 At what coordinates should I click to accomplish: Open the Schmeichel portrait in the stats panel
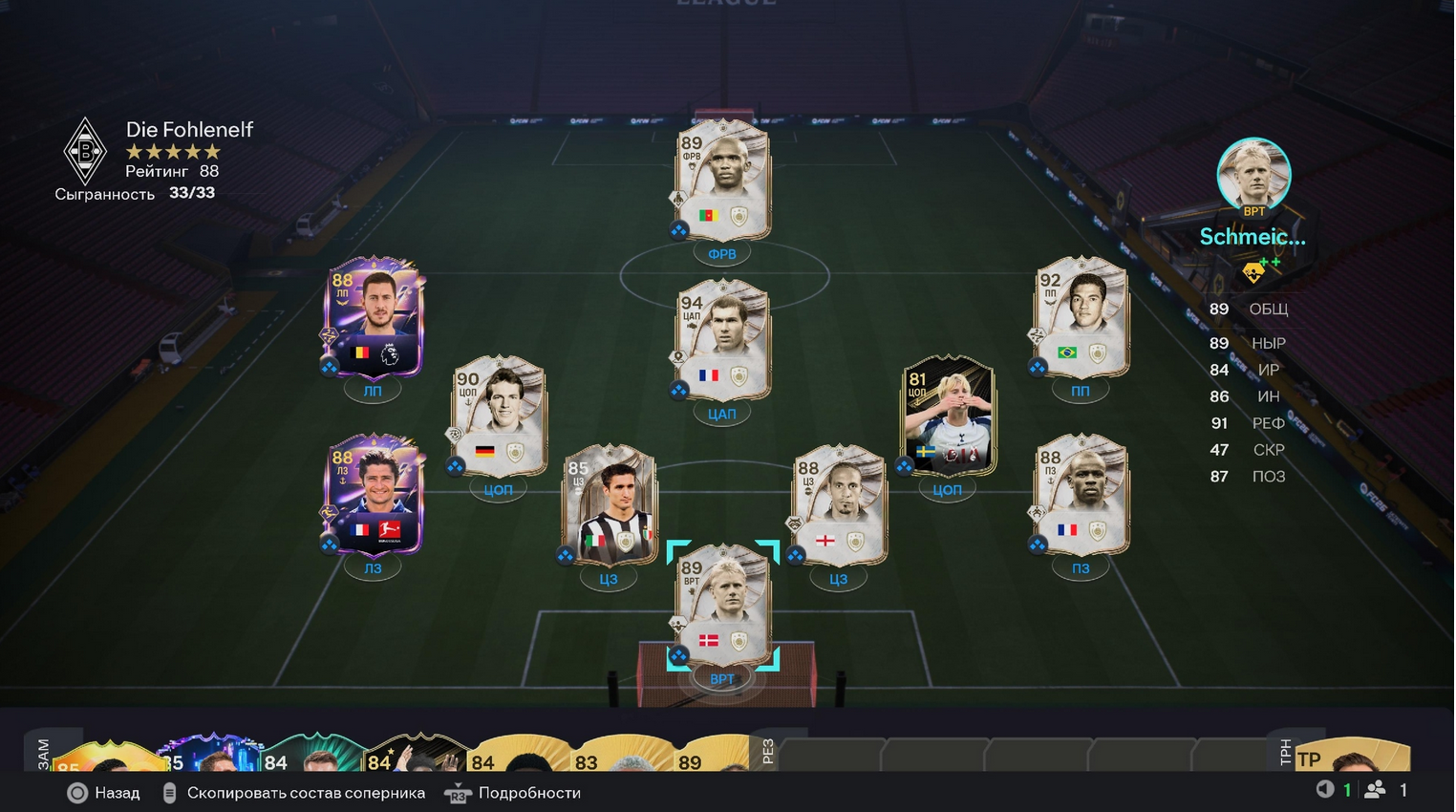(1253, 176)
